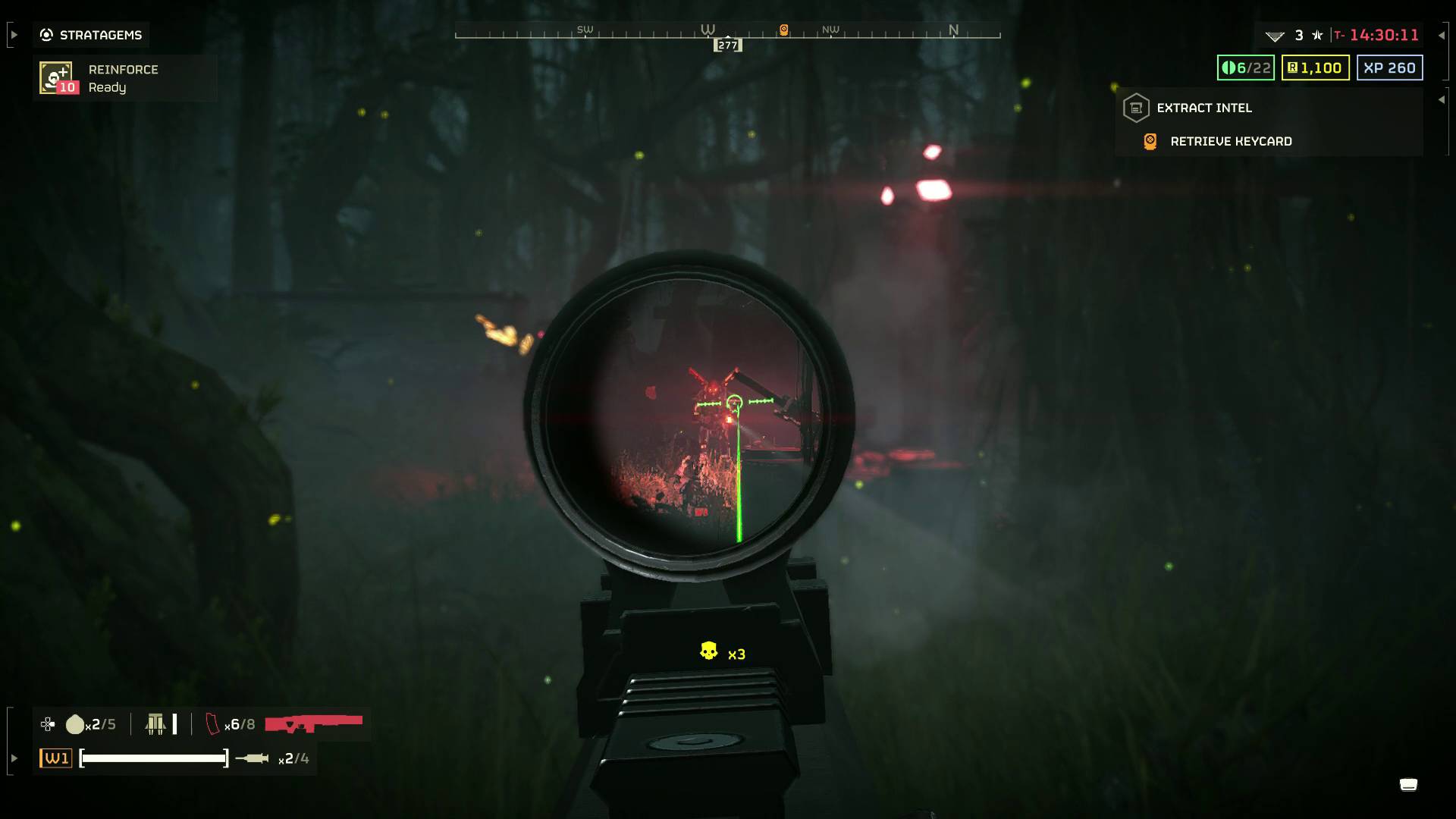This screenshot has width=1456, height=819.
Task: Click the D-pad stratagem input icon
Action: coord(47,724)
